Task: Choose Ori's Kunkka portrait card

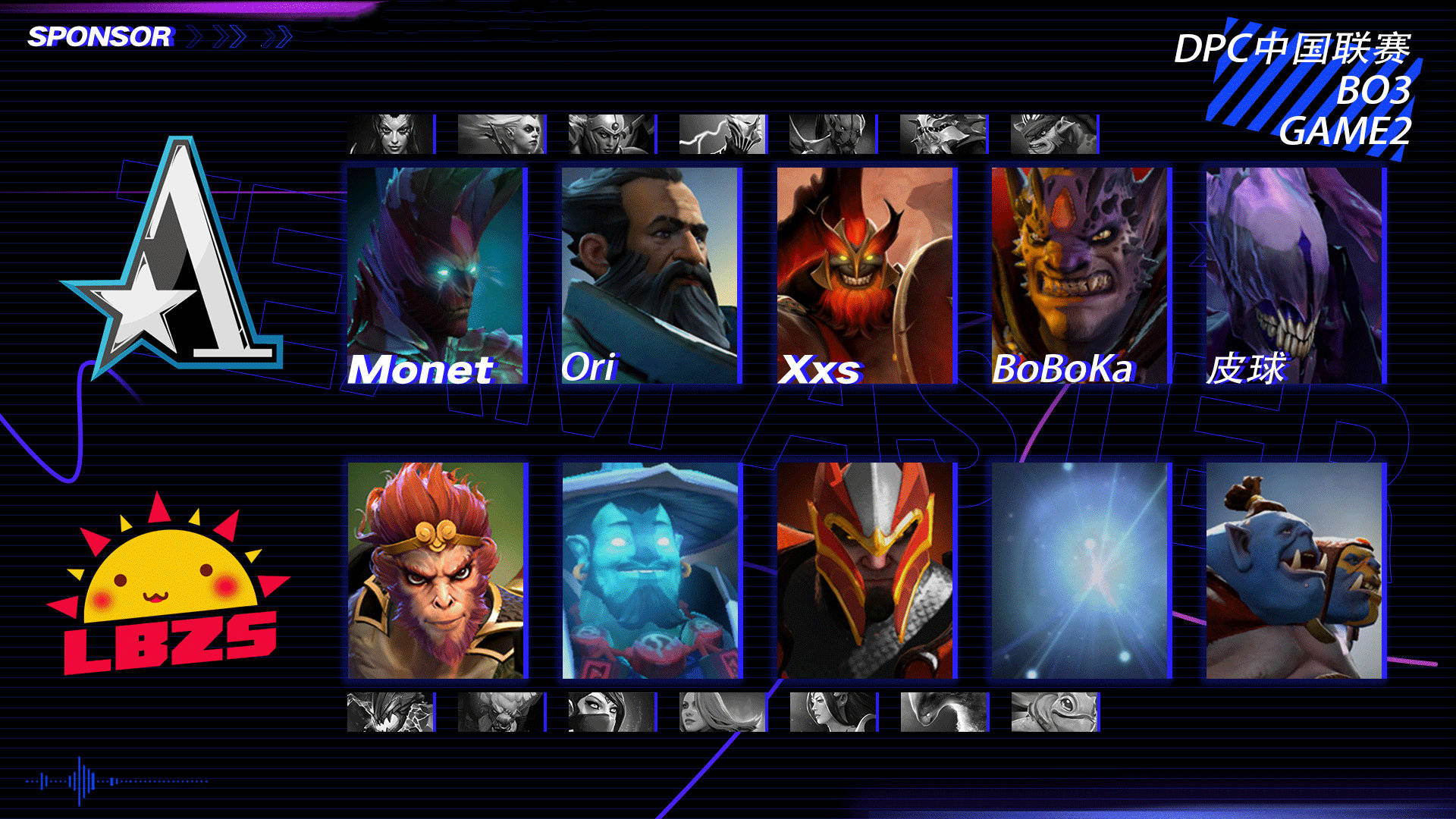Action: click(x=651, y=275)
